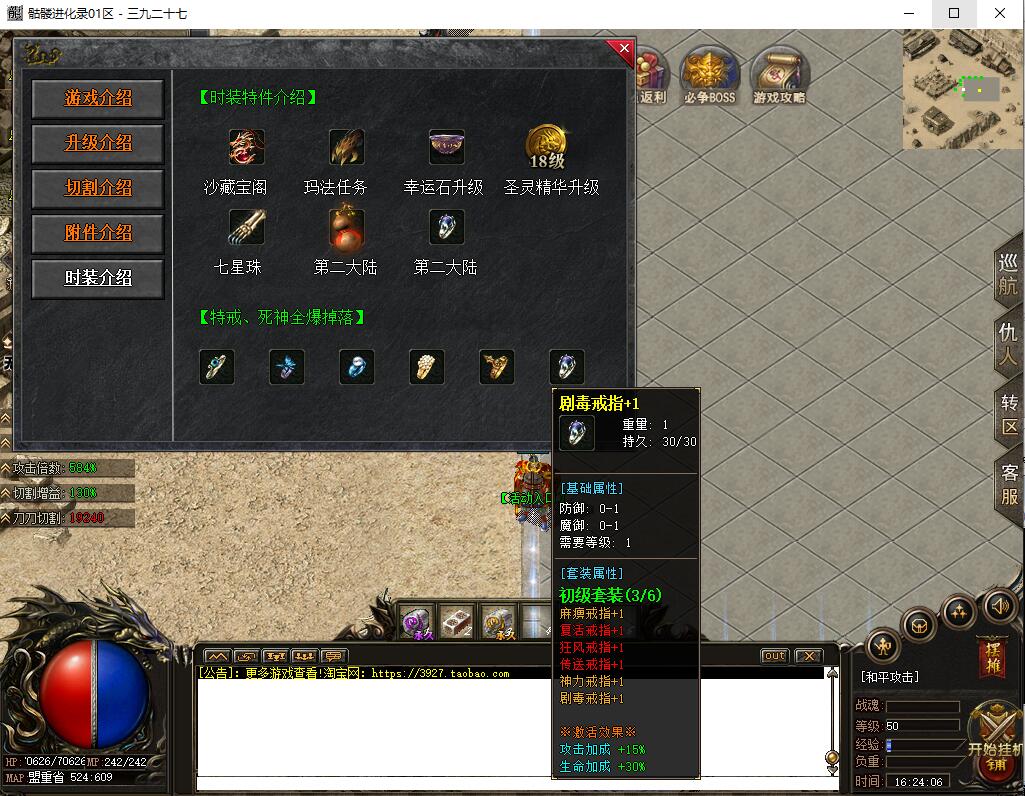
Task: Click the 沙藏宝阁 item icon
Action: point(246,147)
